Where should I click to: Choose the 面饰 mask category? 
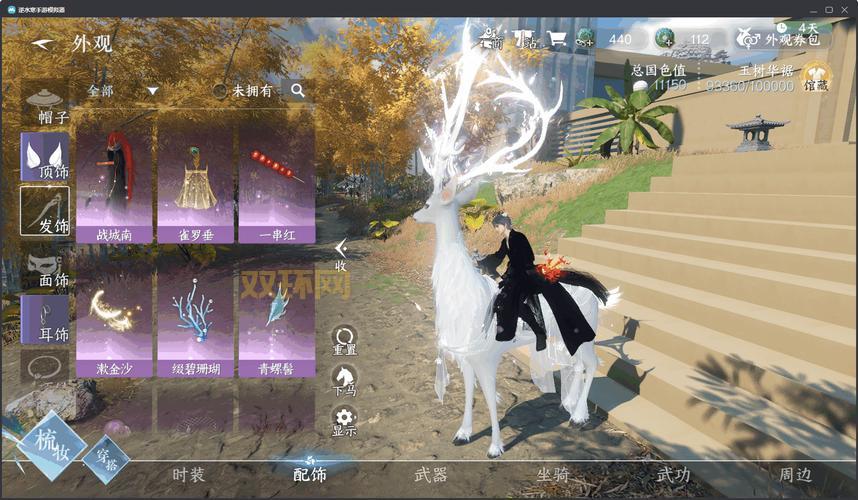point(45,267)
